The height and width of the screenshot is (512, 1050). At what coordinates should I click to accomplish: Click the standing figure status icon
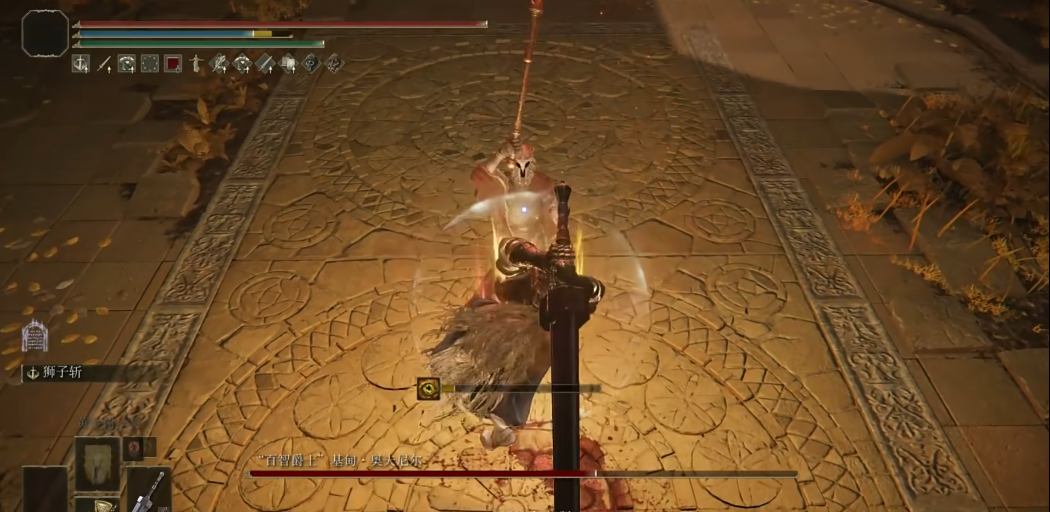click(196, 64)
